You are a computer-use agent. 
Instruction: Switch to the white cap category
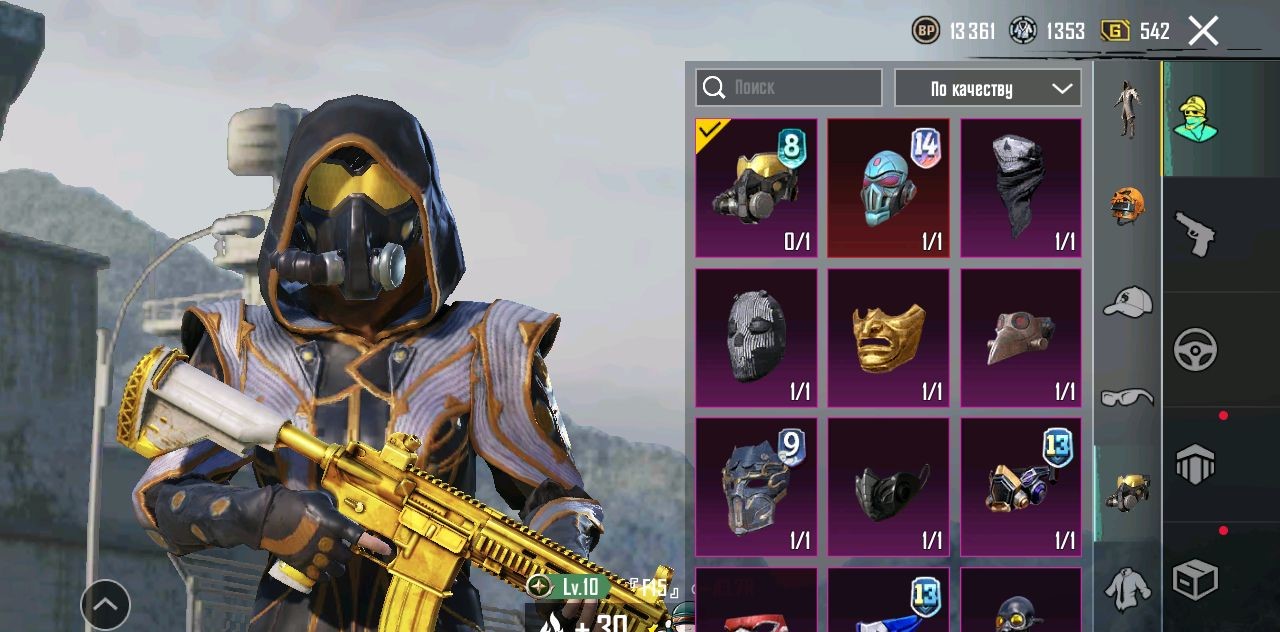coord(1127,301)
